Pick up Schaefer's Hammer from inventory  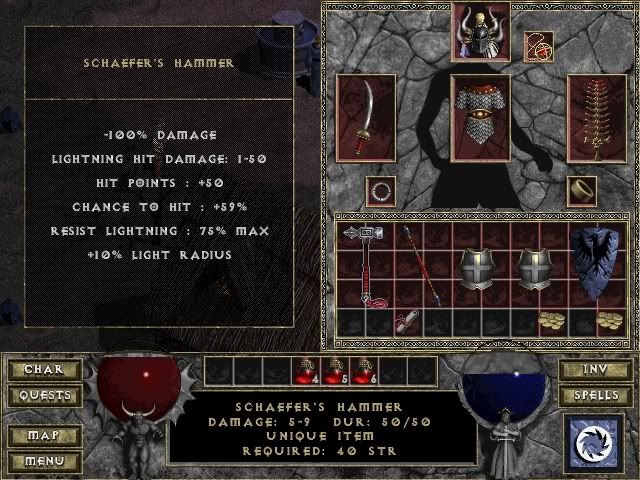[x=365, y=263]
